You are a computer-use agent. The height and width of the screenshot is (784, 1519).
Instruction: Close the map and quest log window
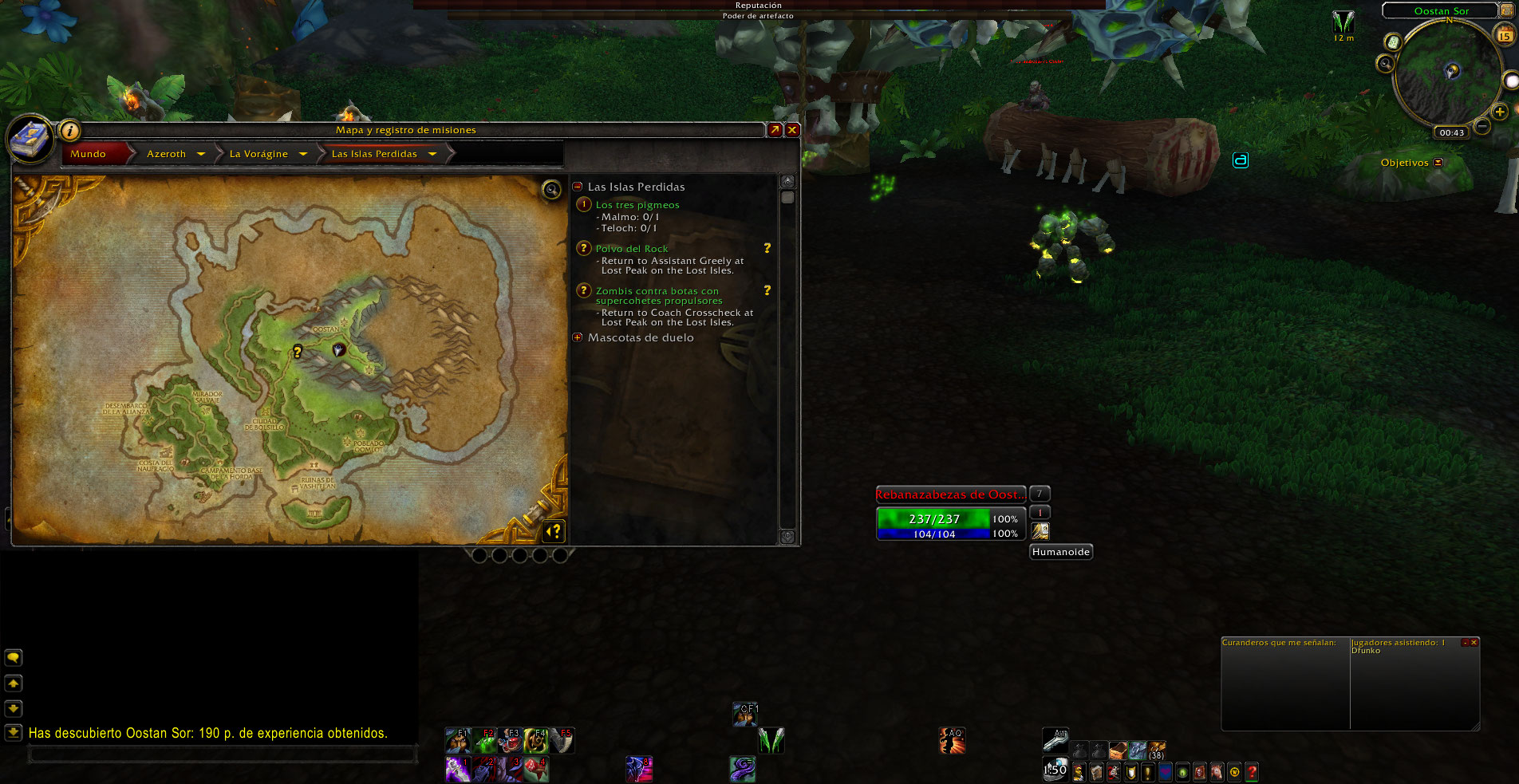792,130
